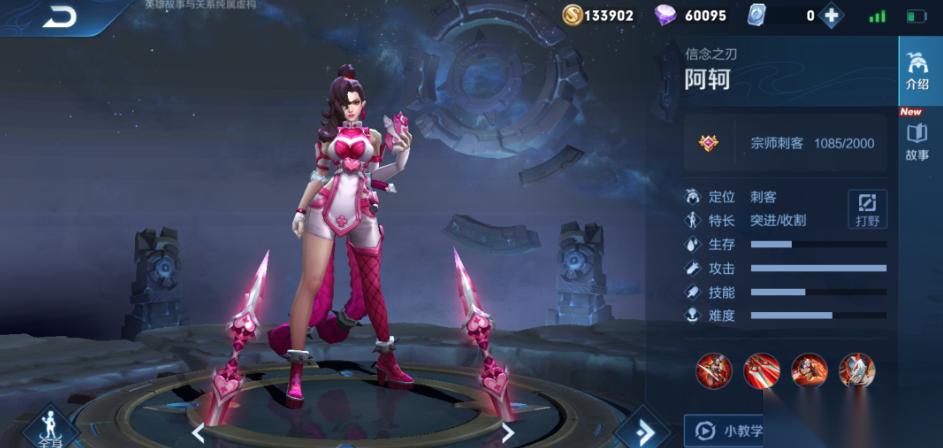
Task: Add more tickets with the plus button
Action: [830, 15]
